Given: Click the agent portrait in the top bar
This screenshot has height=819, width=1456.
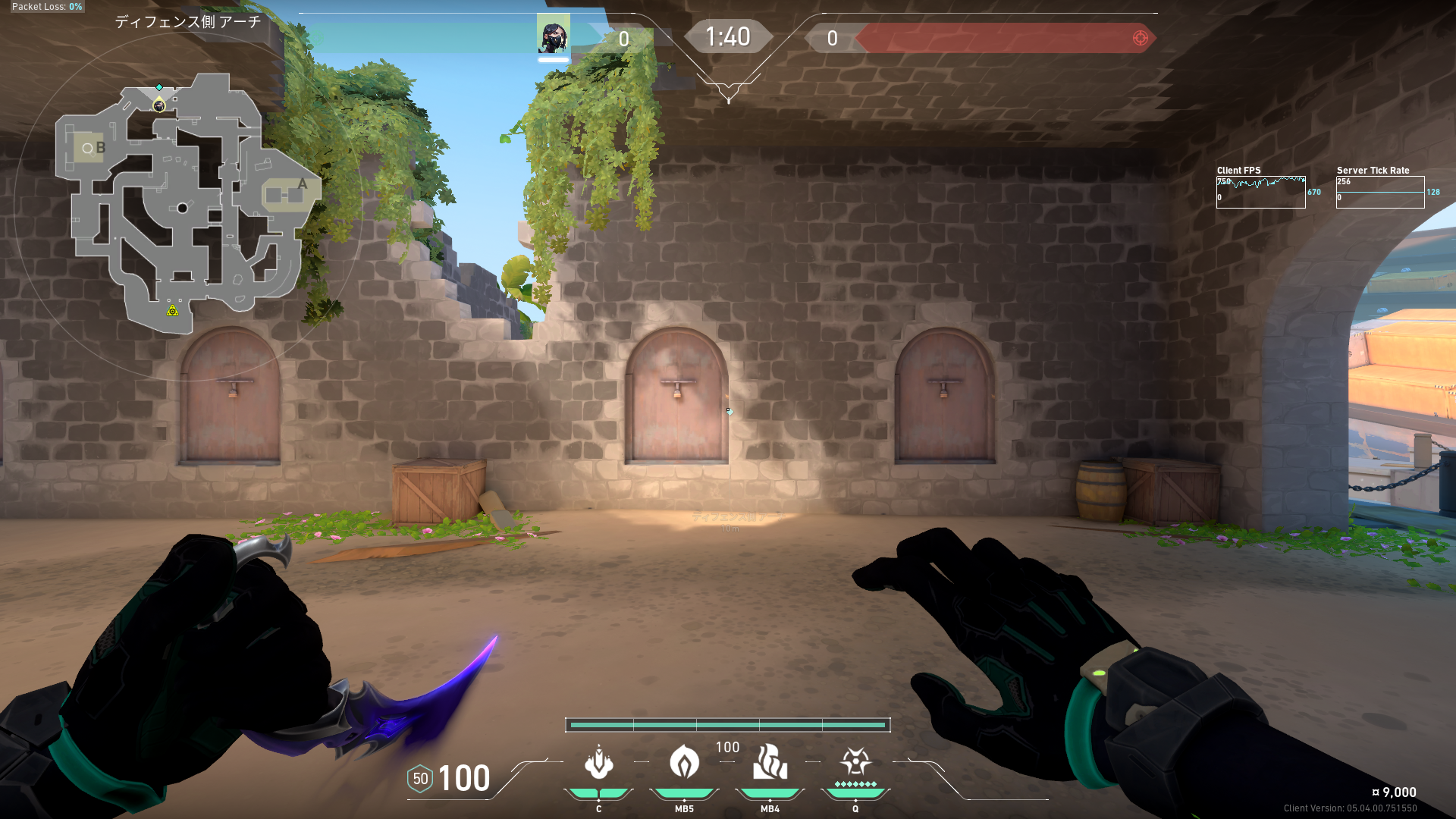Looking at the screenshot, I should [553, 35].
